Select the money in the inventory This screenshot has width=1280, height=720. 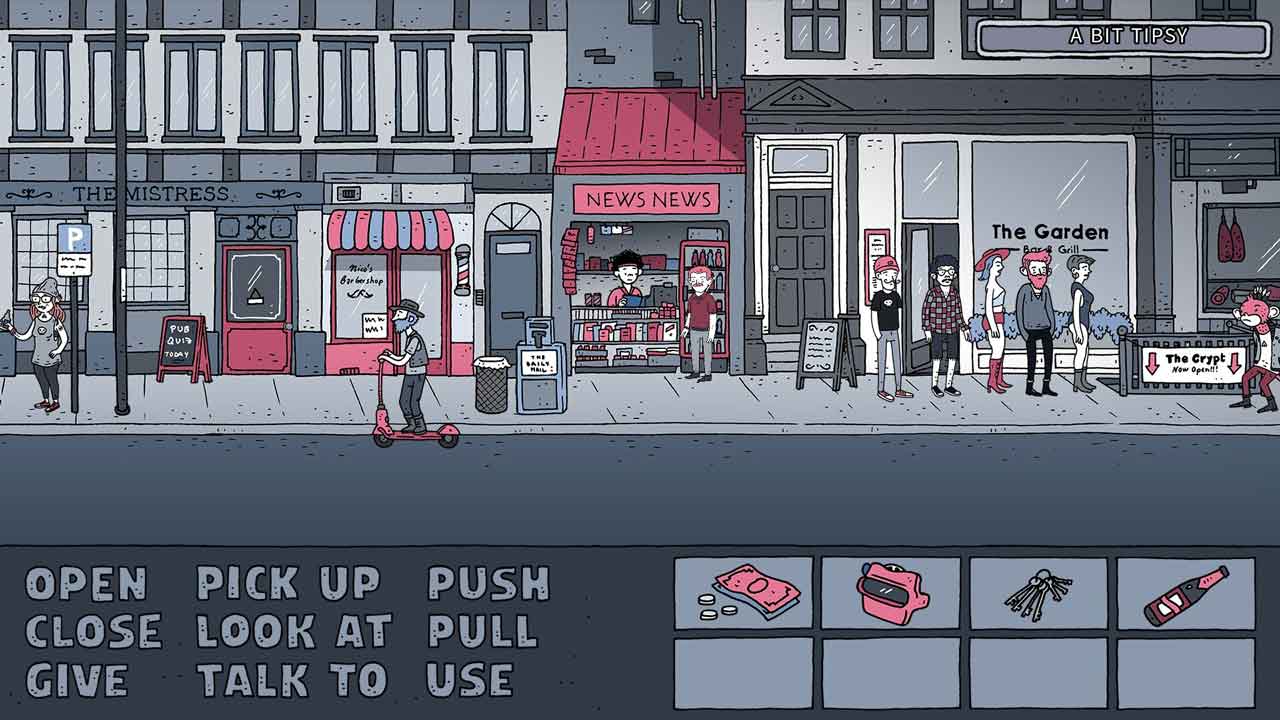click(x=743, y=593)
